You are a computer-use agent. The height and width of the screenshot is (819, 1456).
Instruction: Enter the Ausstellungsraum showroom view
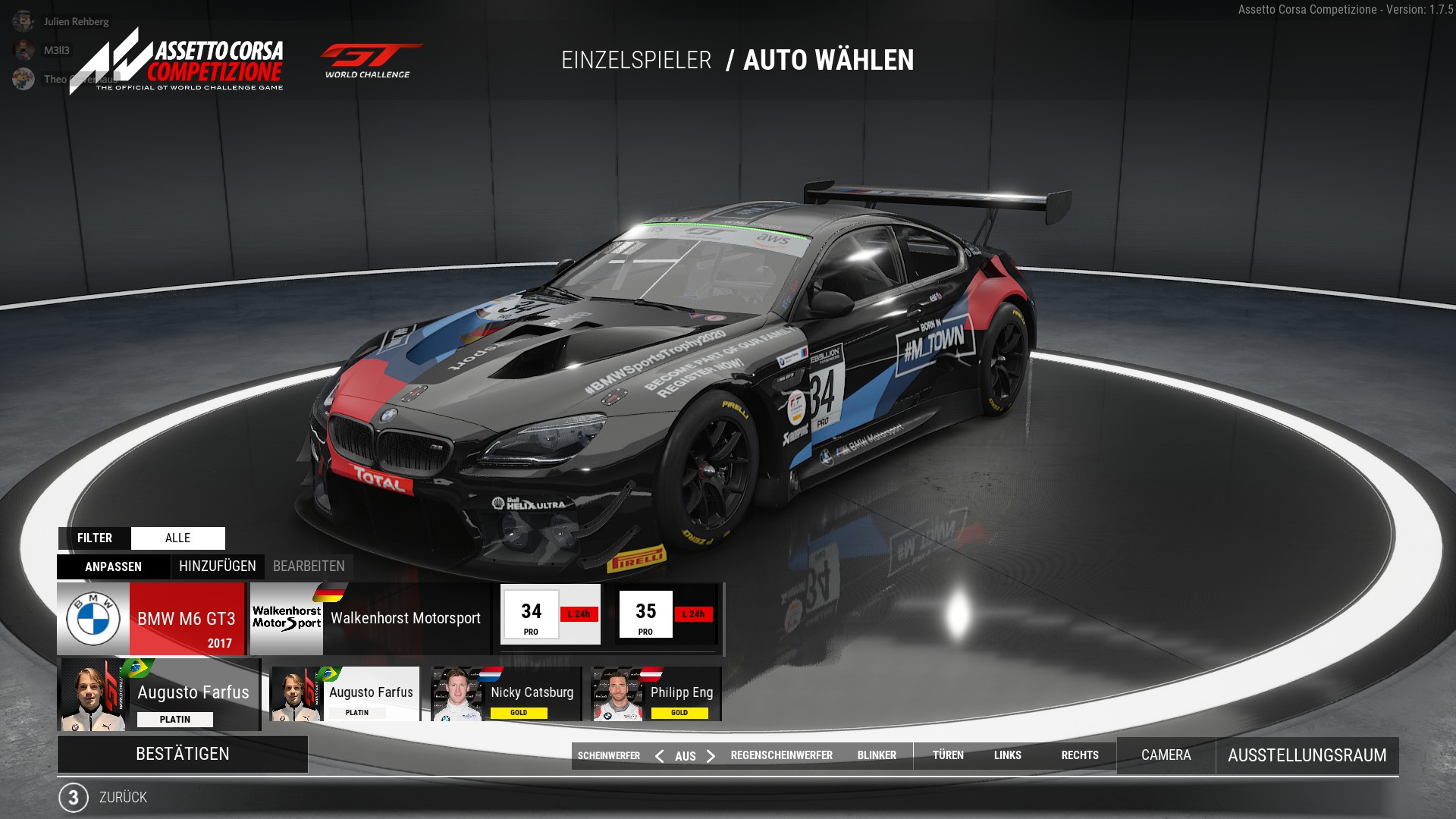(x=1307, y=755)
